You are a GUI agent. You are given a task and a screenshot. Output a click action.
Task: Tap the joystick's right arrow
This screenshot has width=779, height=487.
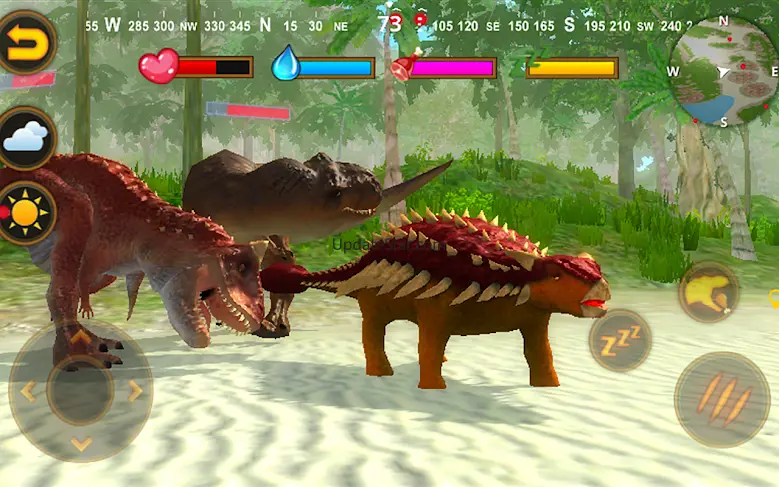(135, 391)
